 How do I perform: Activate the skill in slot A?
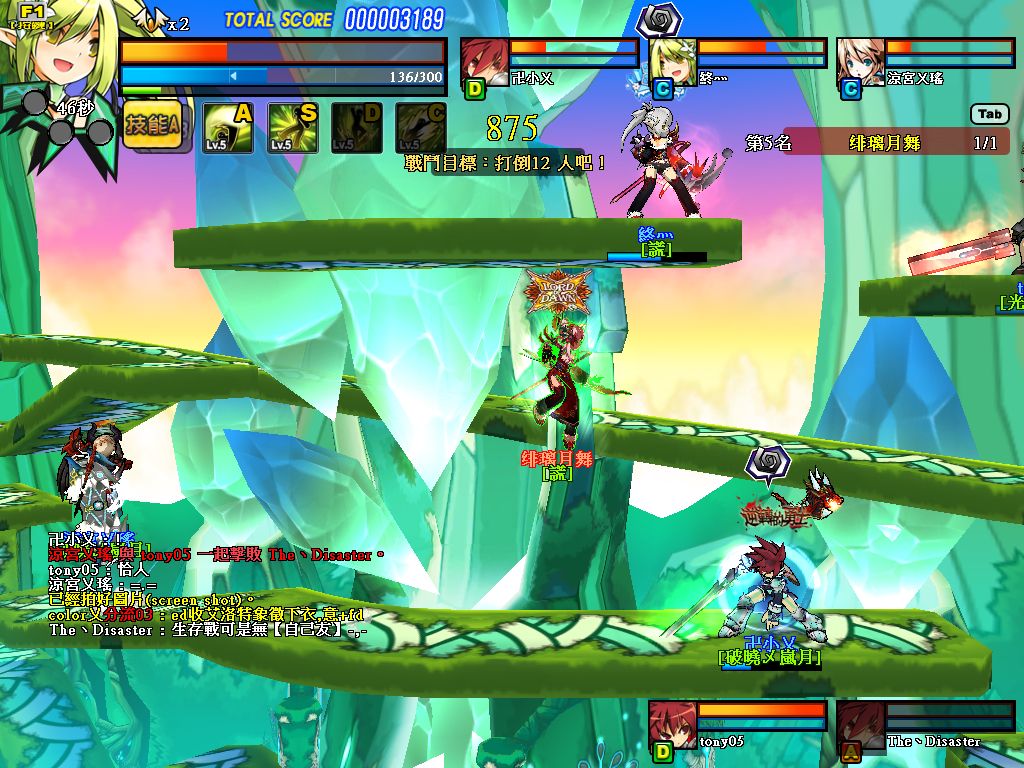[228, 127]
